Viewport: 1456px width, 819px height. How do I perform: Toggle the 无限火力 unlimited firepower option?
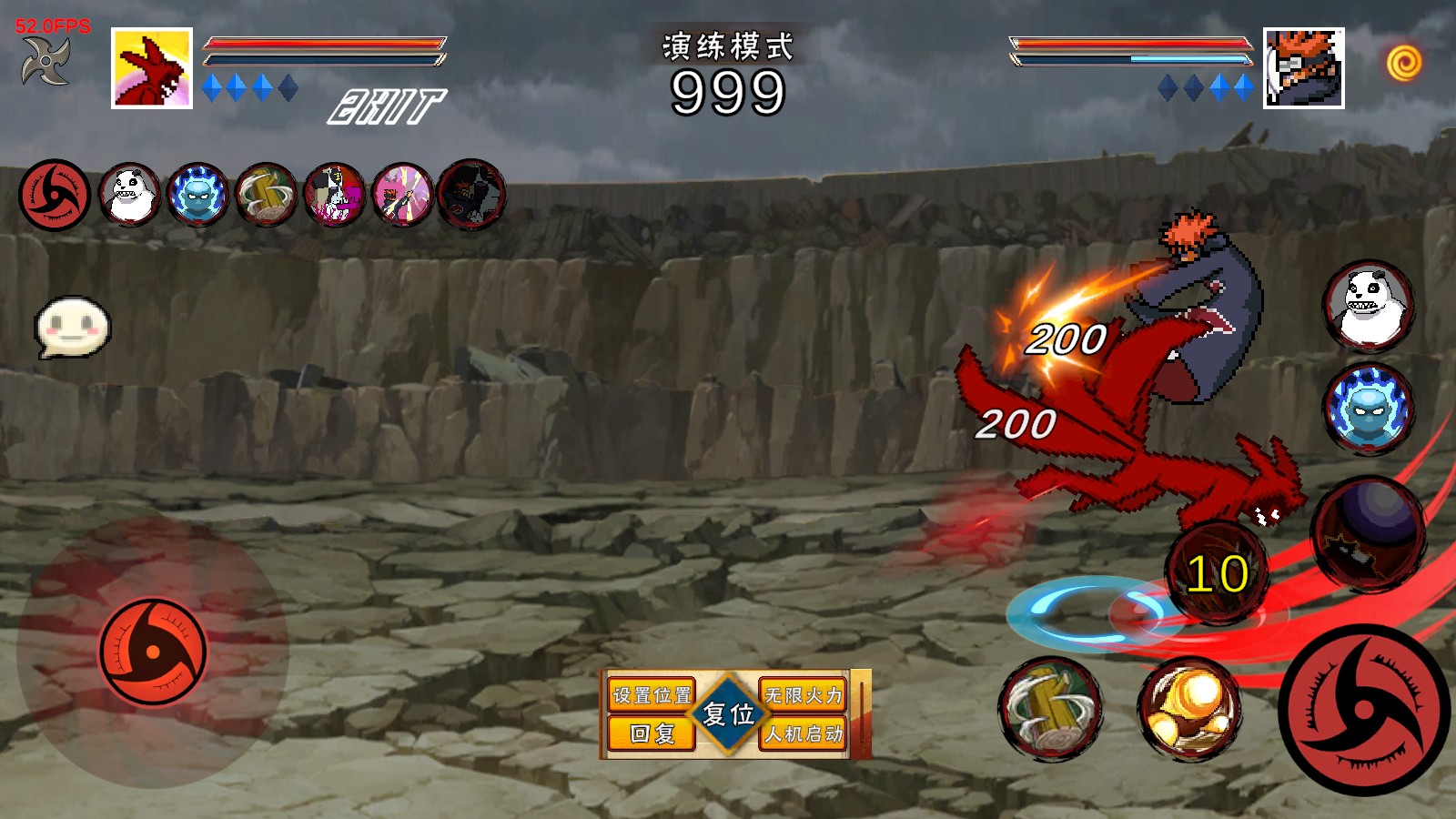pyautogui.click(x=804, y=695)
